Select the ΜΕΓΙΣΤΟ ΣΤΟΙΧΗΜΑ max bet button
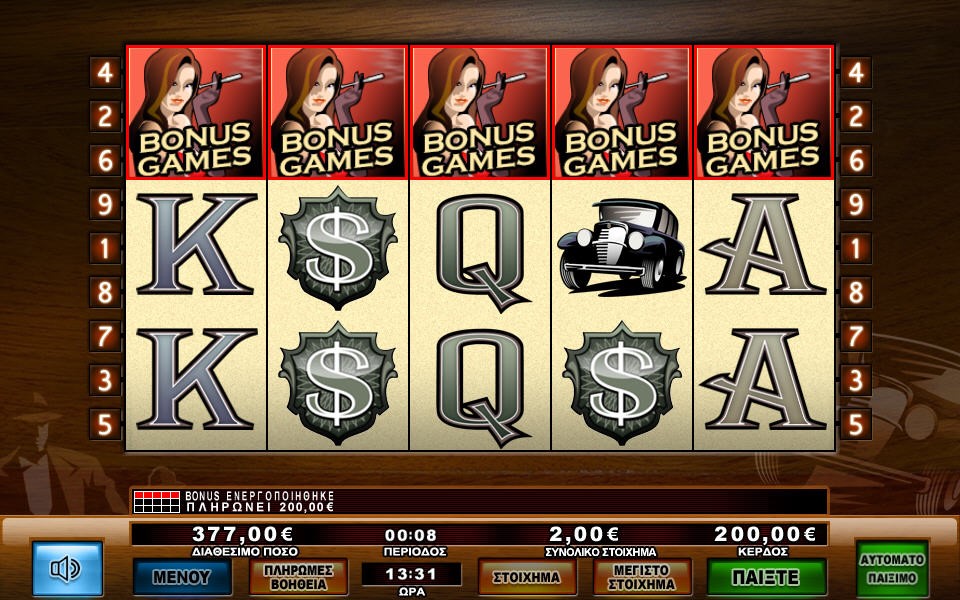Screen dimensions: 960x600 point(643,577)
